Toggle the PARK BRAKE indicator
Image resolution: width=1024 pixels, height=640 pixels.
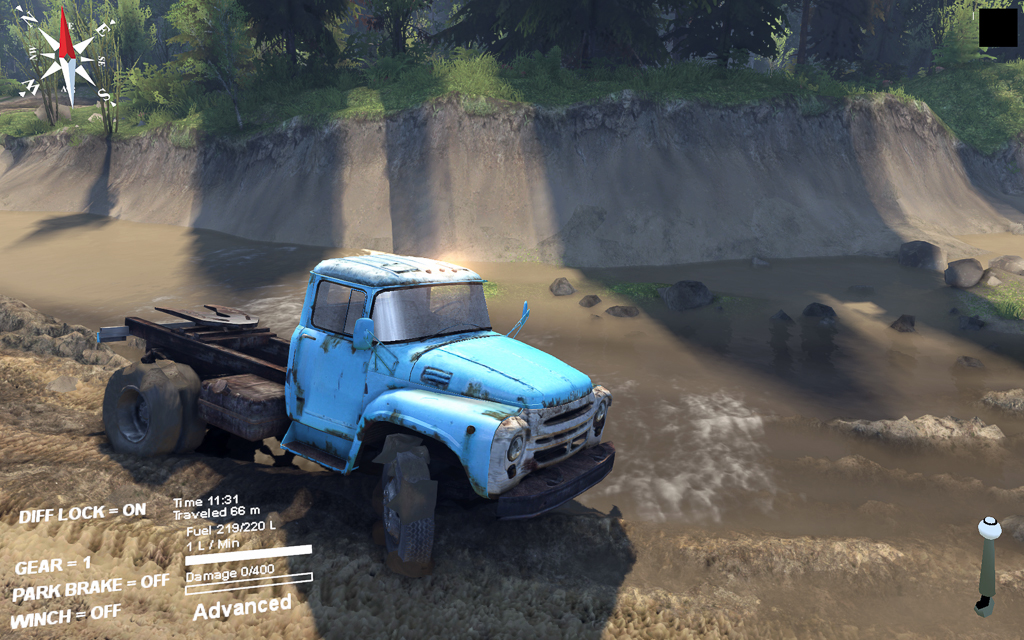click(91, 587)
